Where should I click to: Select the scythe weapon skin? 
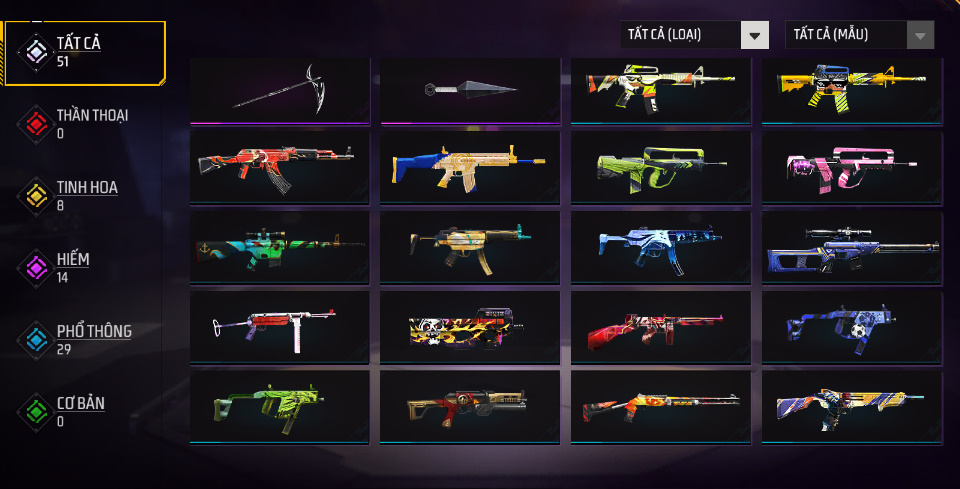(x=280, y=91)
